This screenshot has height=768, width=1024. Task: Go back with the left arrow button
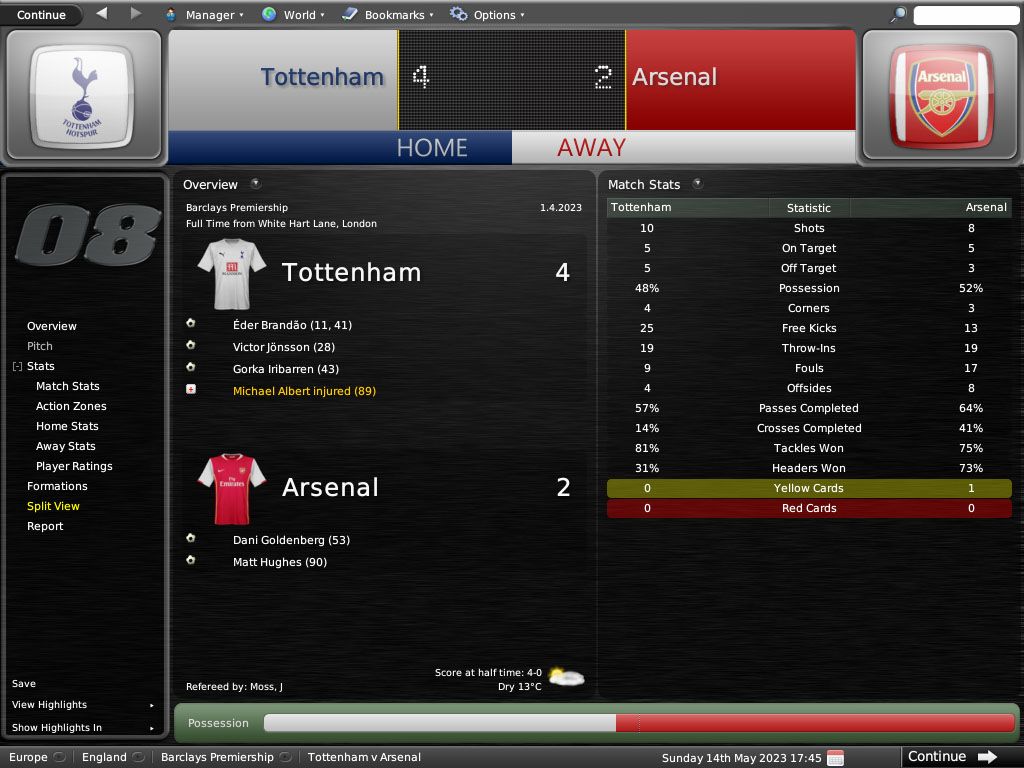102,14
